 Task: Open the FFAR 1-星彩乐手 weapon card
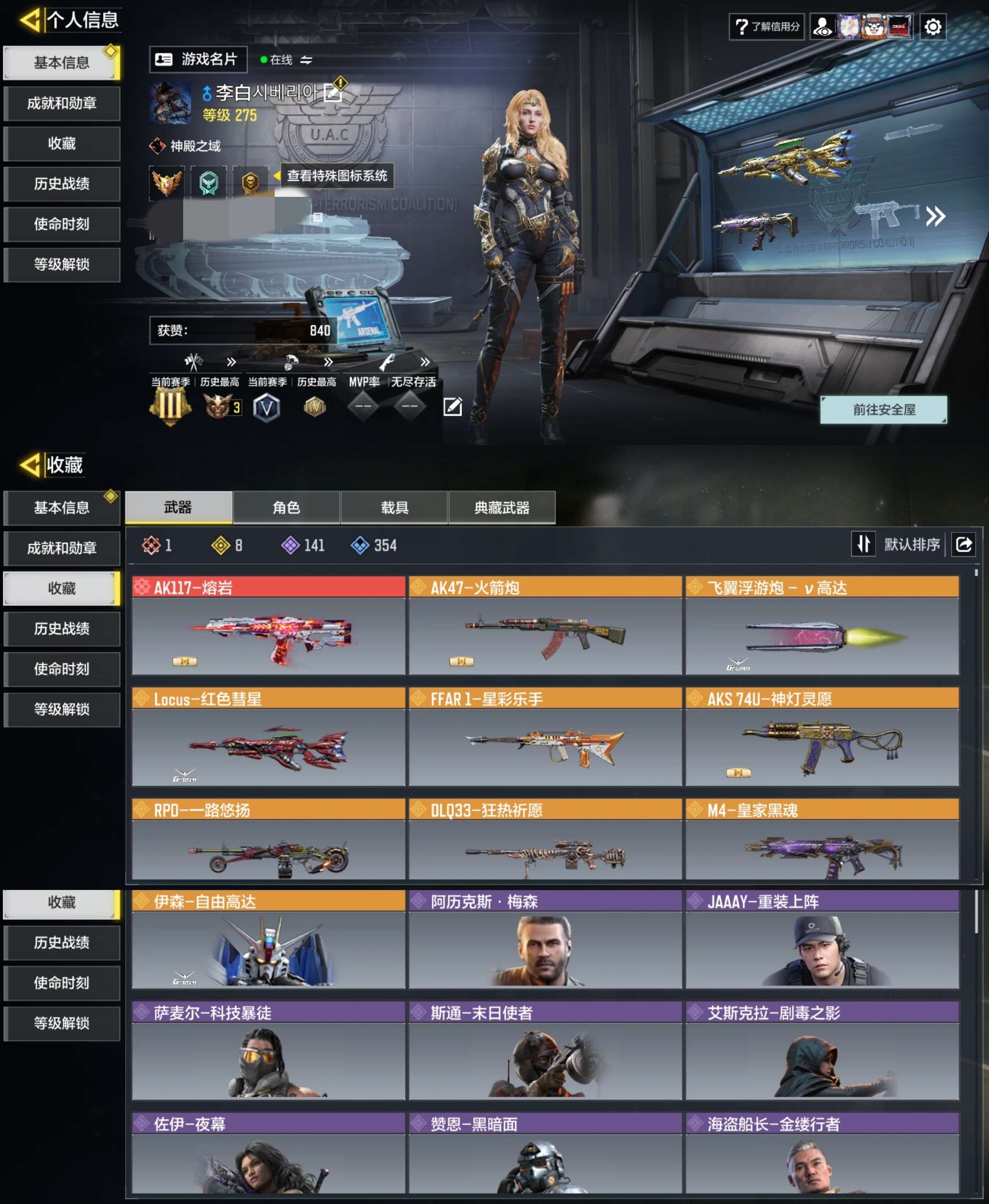click(x=545, y=737)
